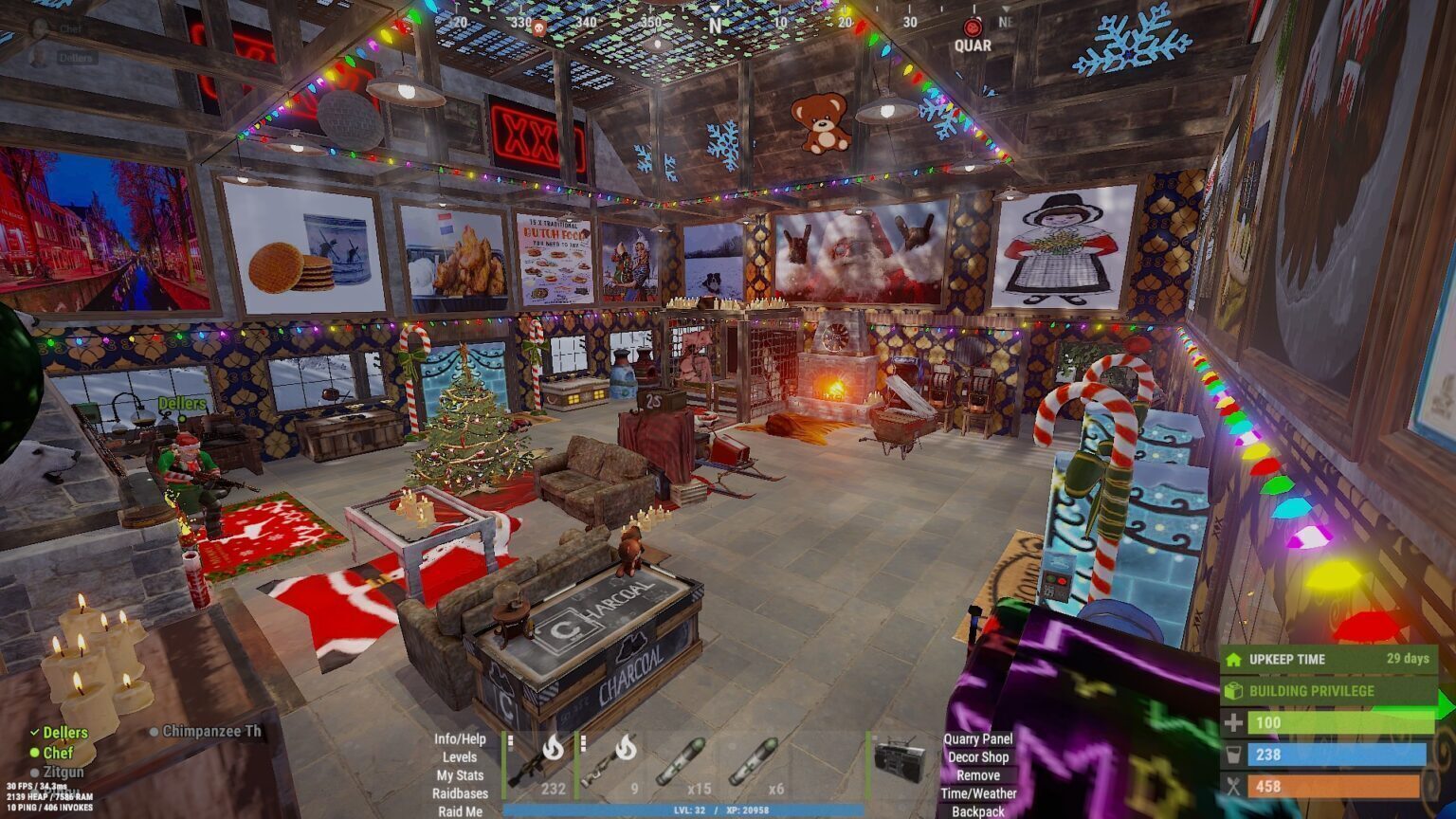This screenshot has width=1456, height=819.
Task: Open the Info/Help menu
Action: tap(460, 739)
